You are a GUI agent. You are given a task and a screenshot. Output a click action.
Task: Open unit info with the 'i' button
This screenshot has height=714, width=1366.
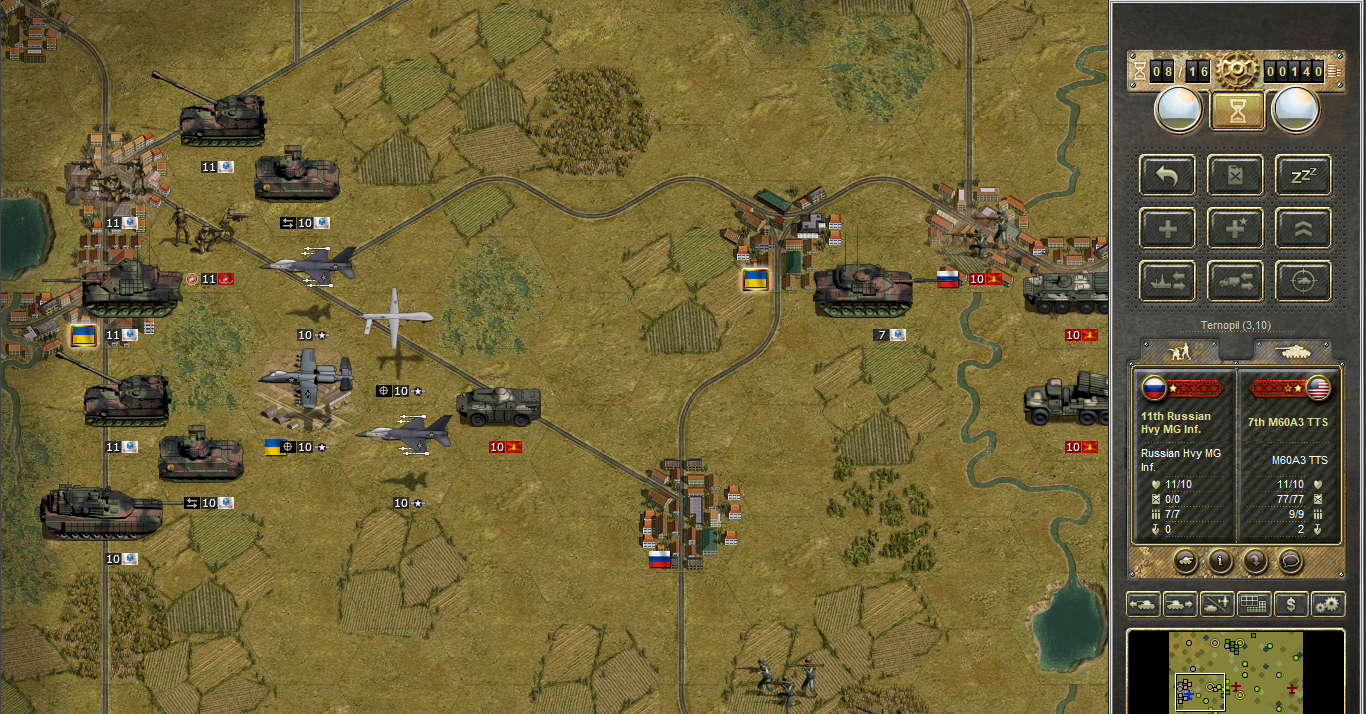(x=1219, y=561)
